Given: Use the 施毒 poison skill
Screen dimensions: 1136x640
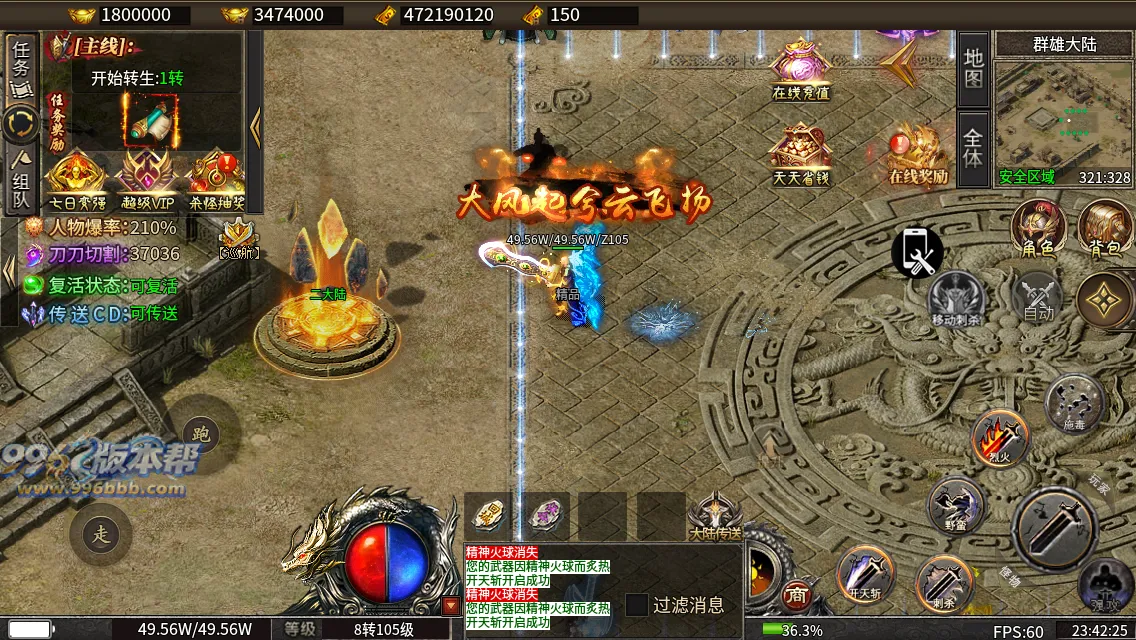Looking at the screenshot, I should click(1074, 403).
